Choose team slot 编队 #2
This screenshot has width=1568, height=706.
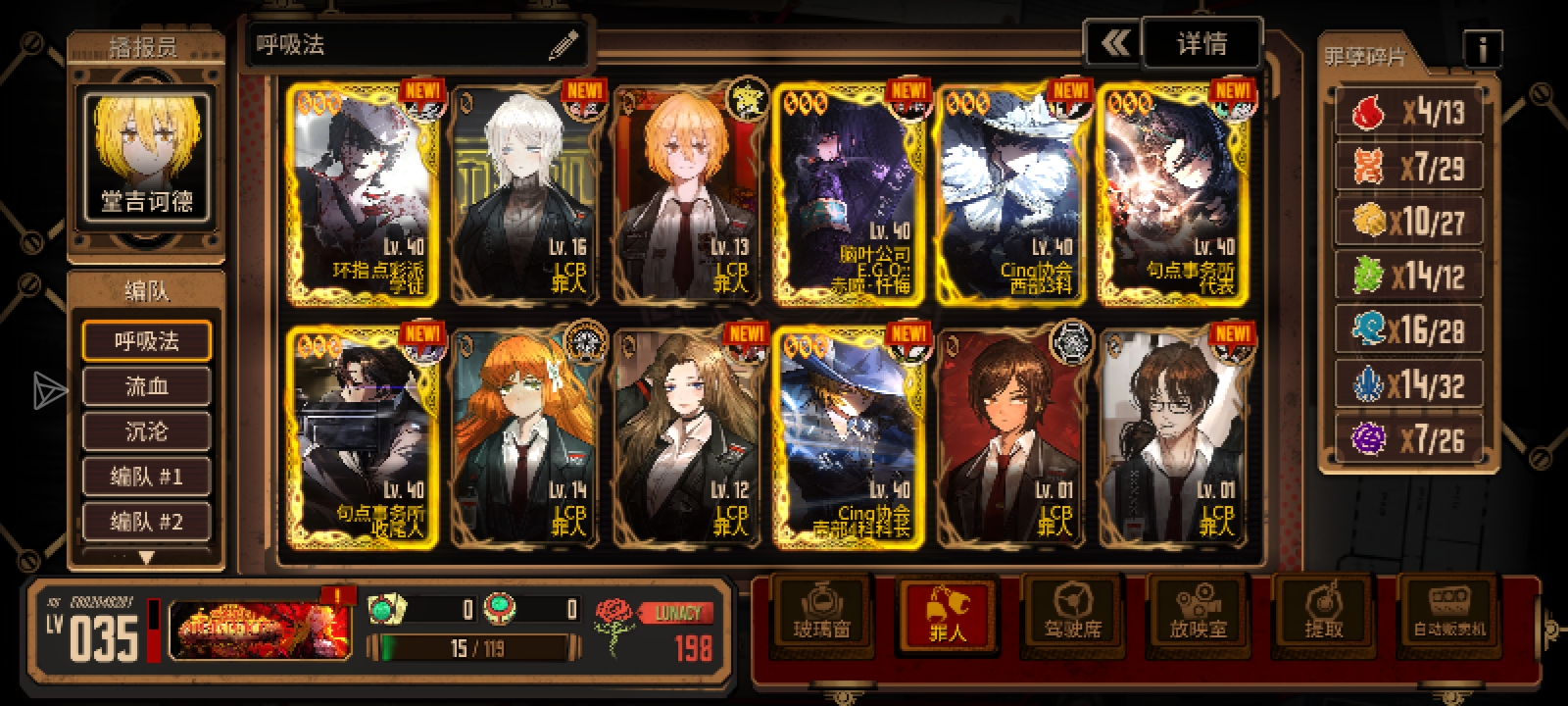(x=146, y=522)
